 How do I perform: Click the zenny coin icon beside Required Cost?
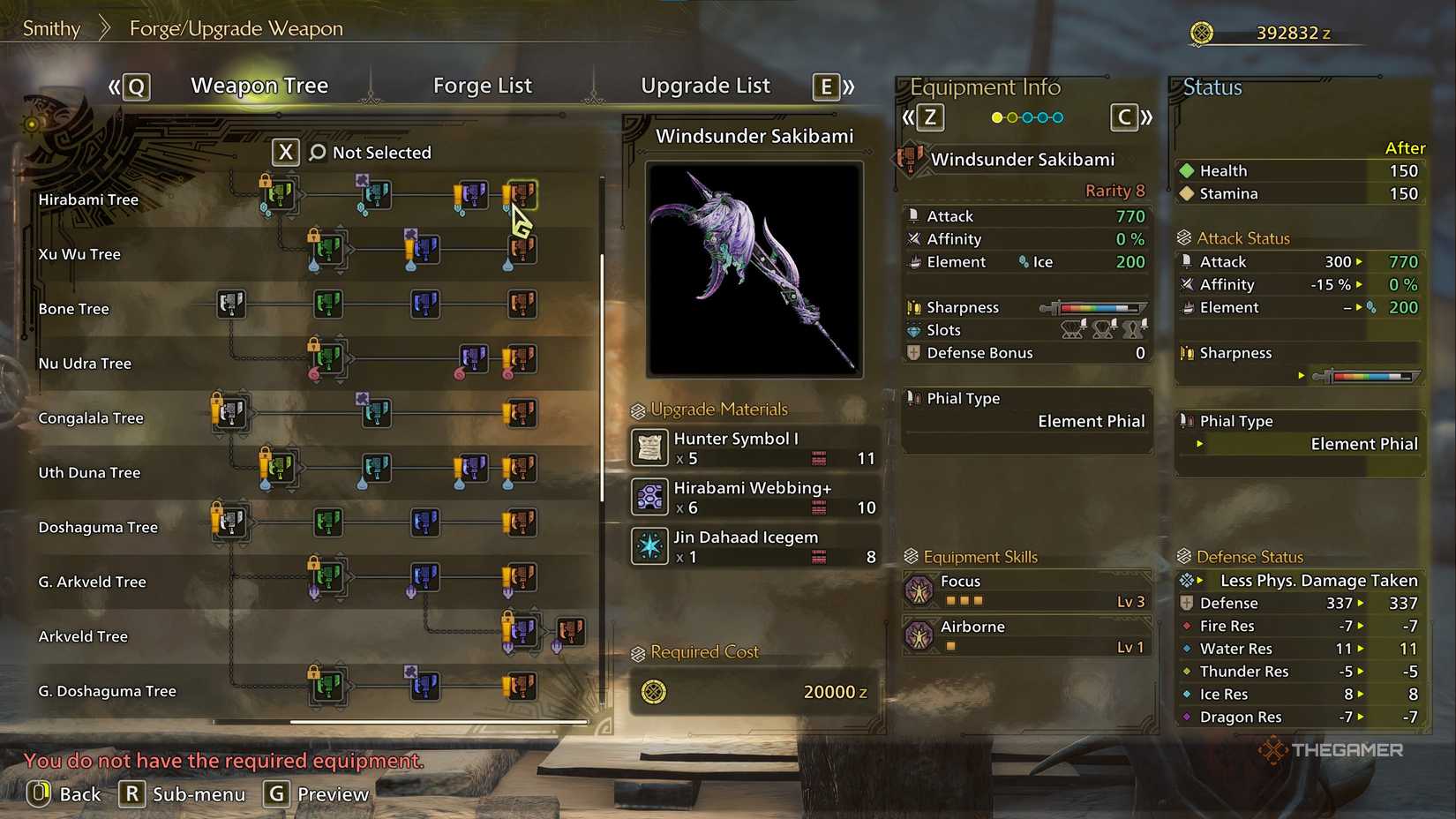click(x=653, y=692)
